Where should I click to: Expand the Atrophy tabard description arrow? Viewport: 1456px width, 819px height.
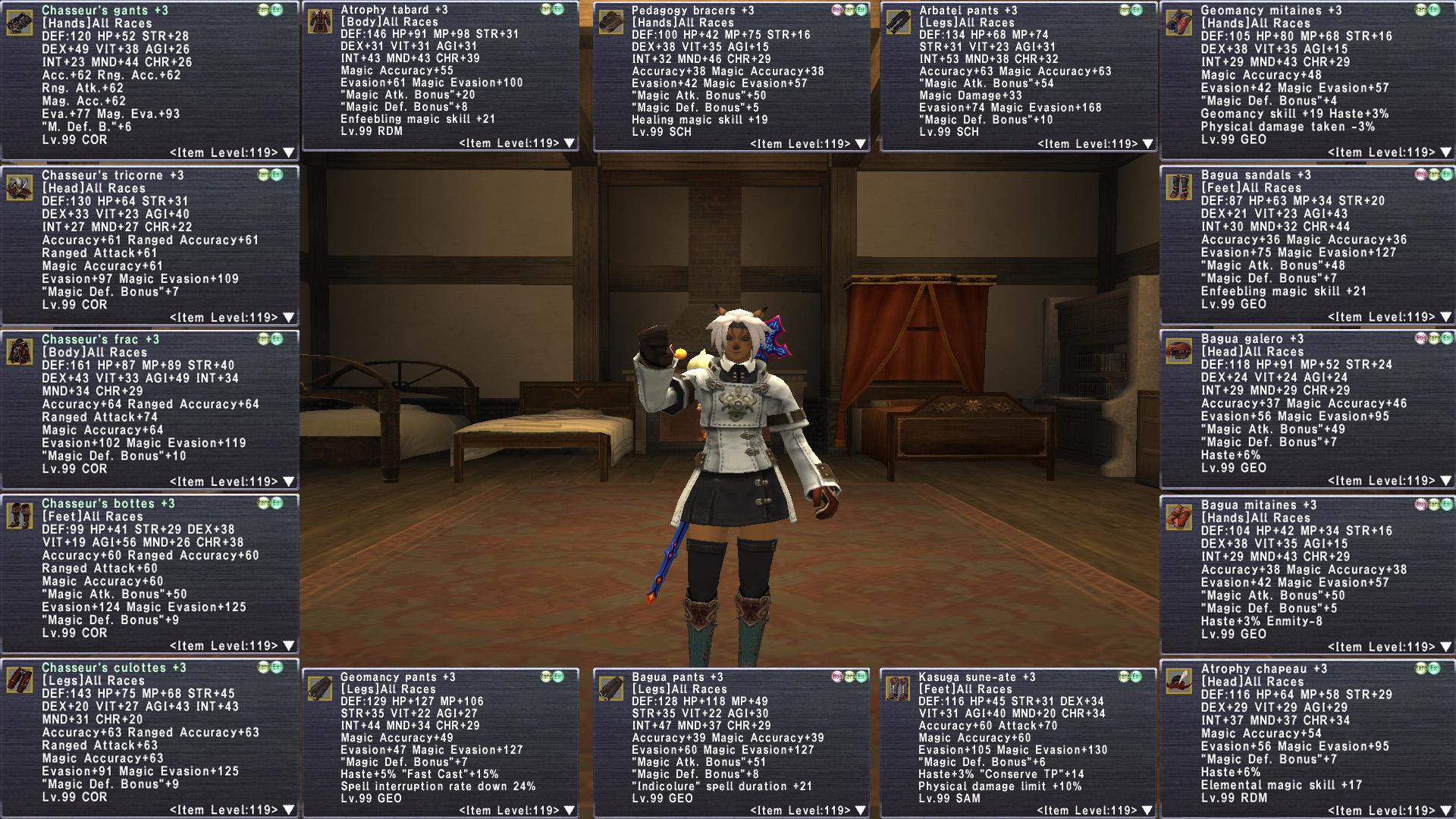tap(570, 143)
